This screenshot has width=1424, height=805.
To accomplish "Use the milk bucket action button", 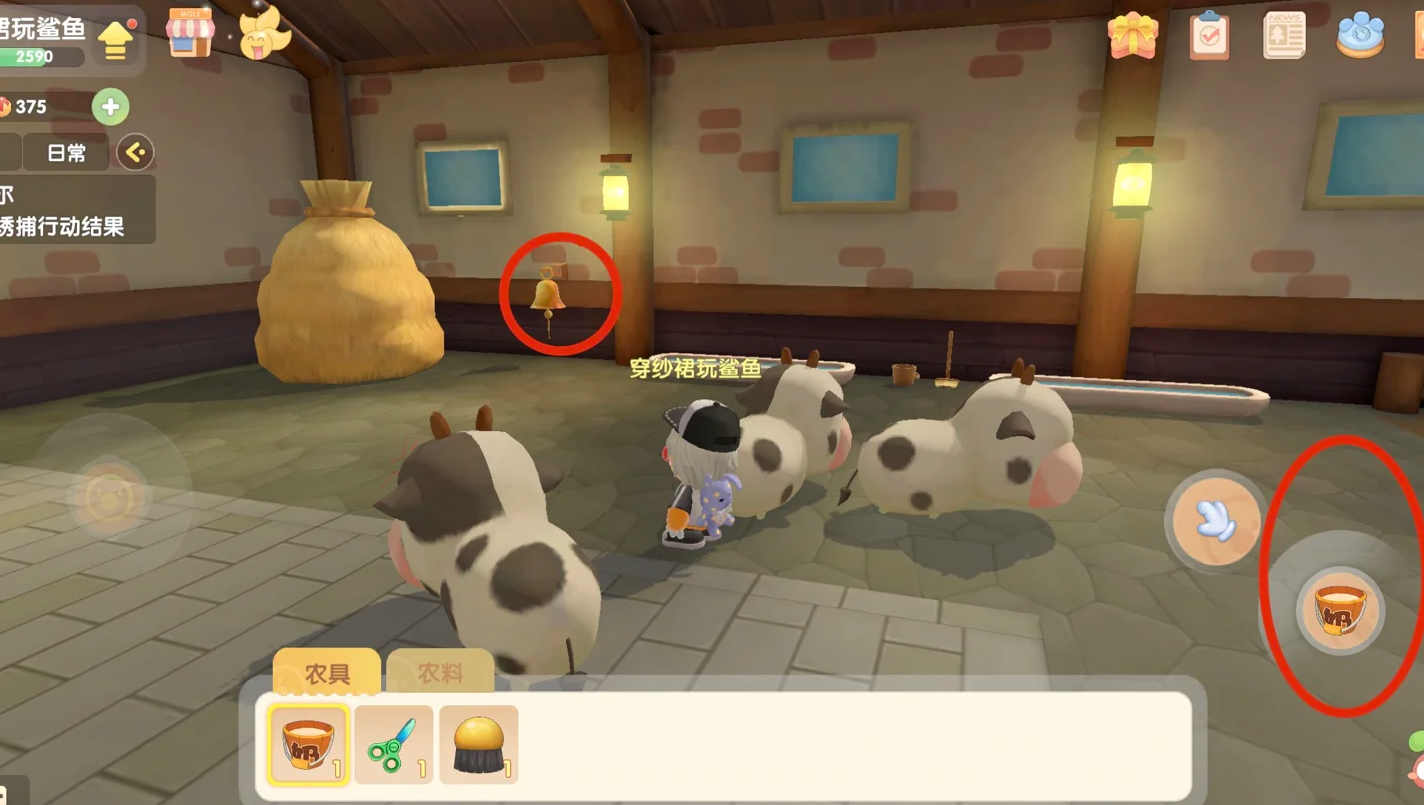I will [1340, 609].
